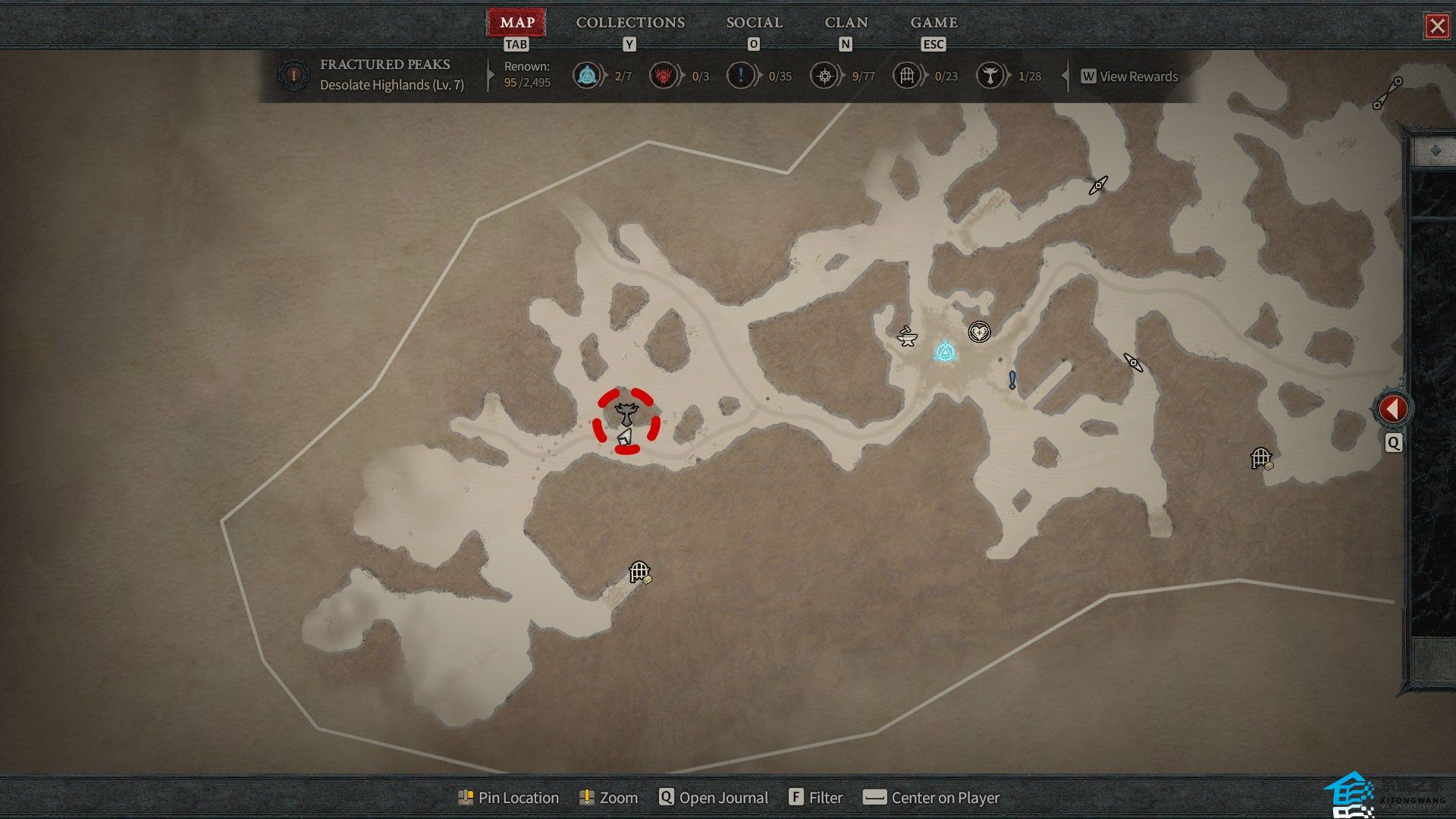This screenshot has height=819, width=1456.
Task: Click the strongholds renown red skull icon
Action: coord(663,76)
